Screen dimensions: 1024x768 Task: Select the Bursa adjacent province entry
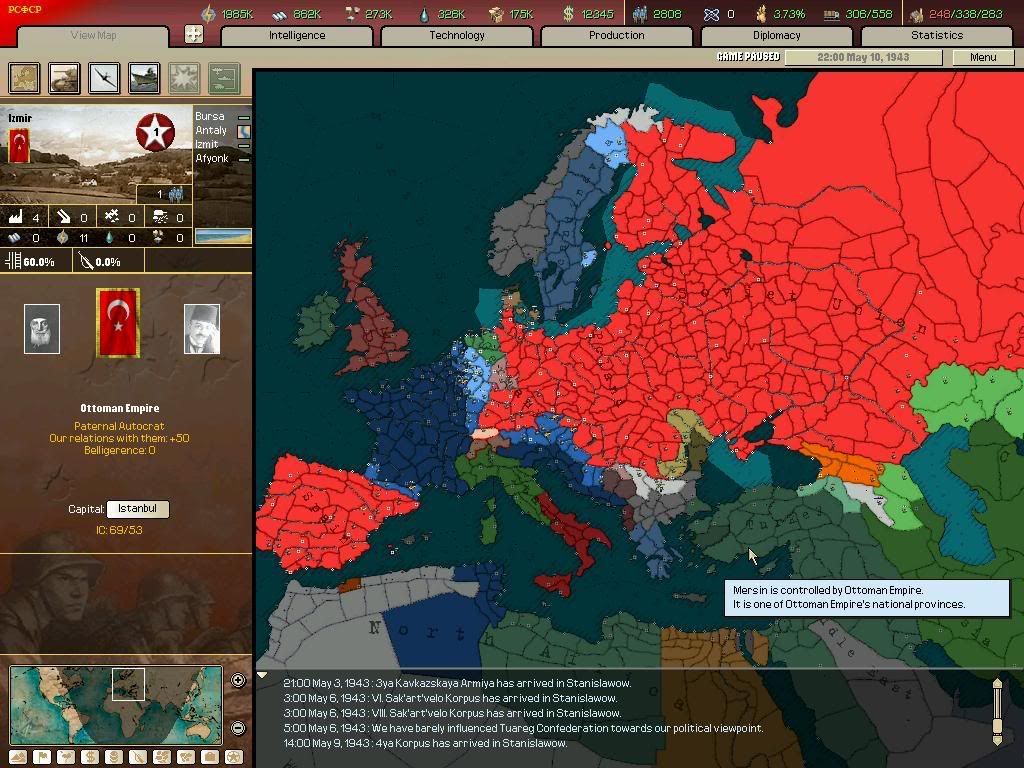coord(211,116)
